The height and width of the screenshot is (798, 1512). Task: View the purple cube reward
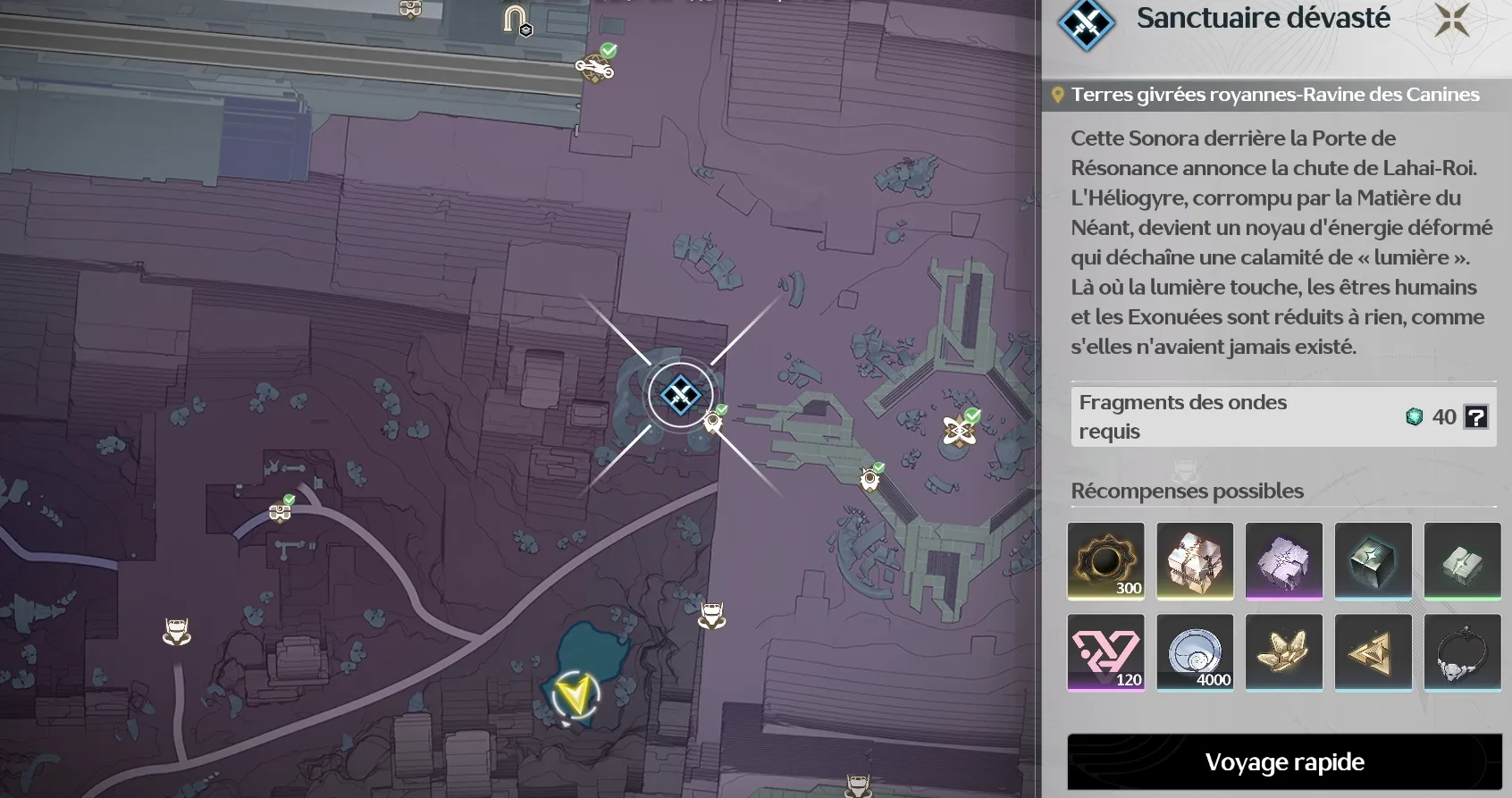(x=1284, y=560)
